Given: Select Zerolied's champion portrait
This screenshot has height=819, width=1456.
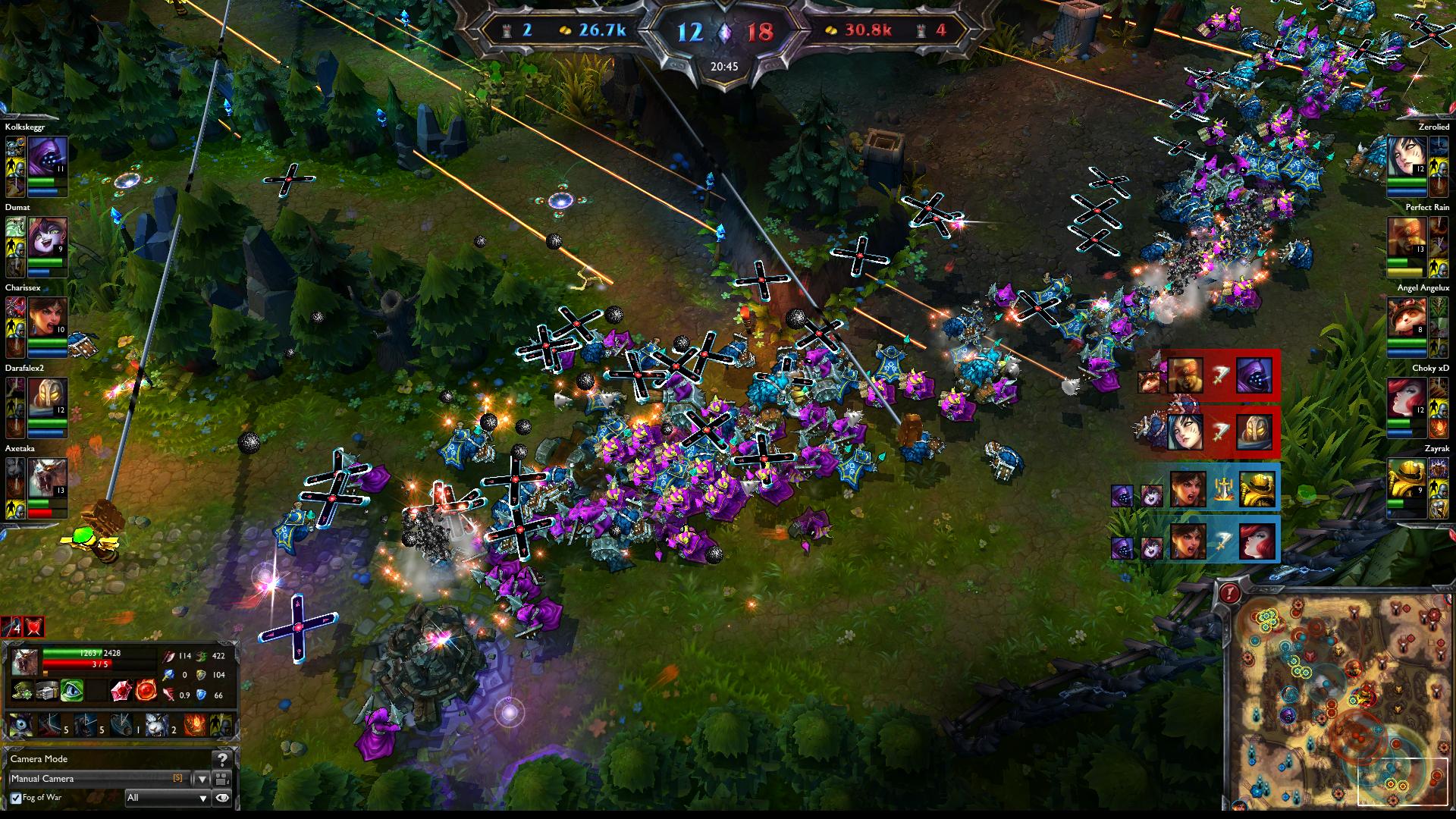Looking at the screenshot, I should coord(1407,157).
